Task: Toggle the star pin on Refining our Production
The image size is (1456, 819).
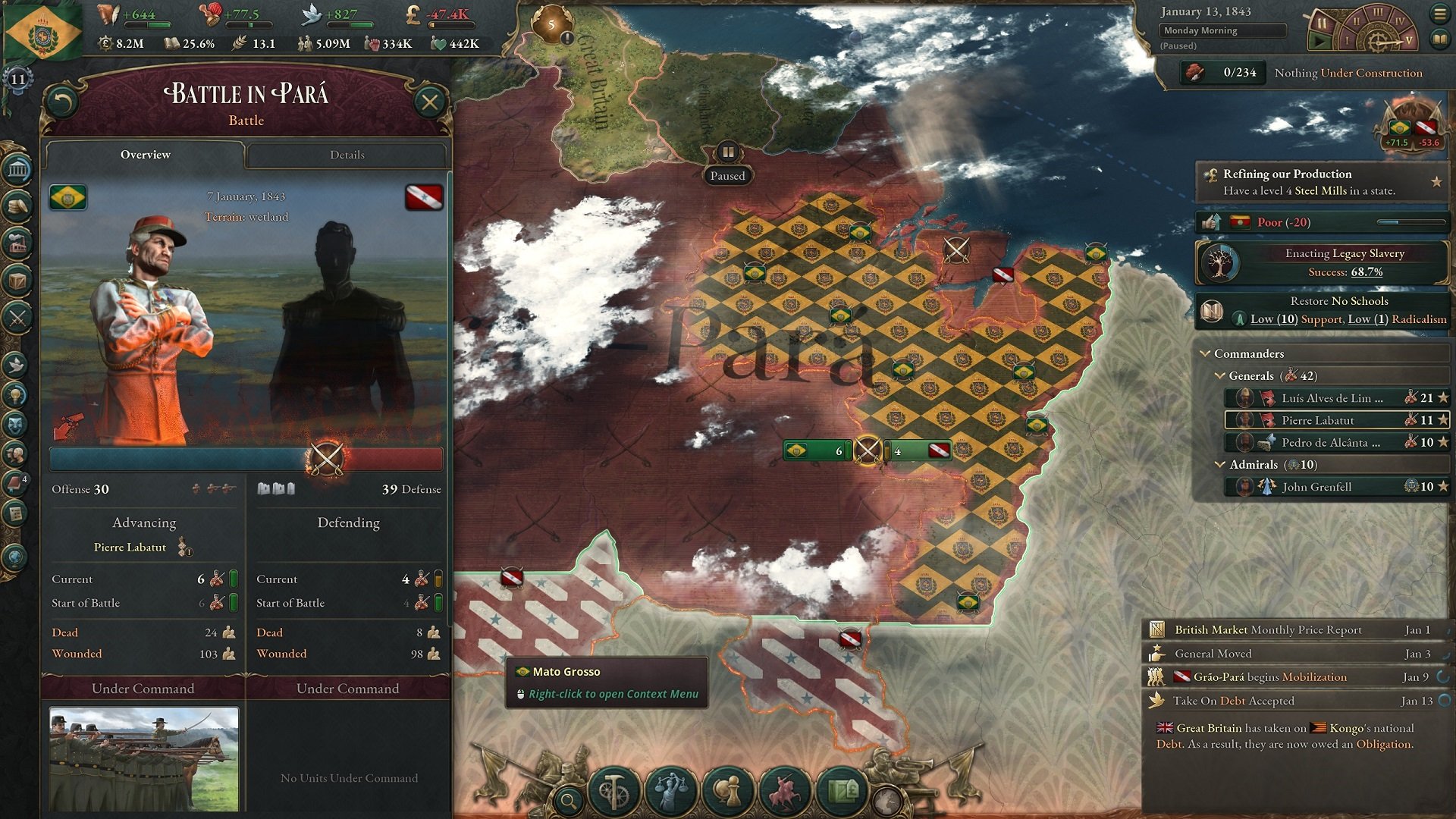Action: click(1437, 181)
